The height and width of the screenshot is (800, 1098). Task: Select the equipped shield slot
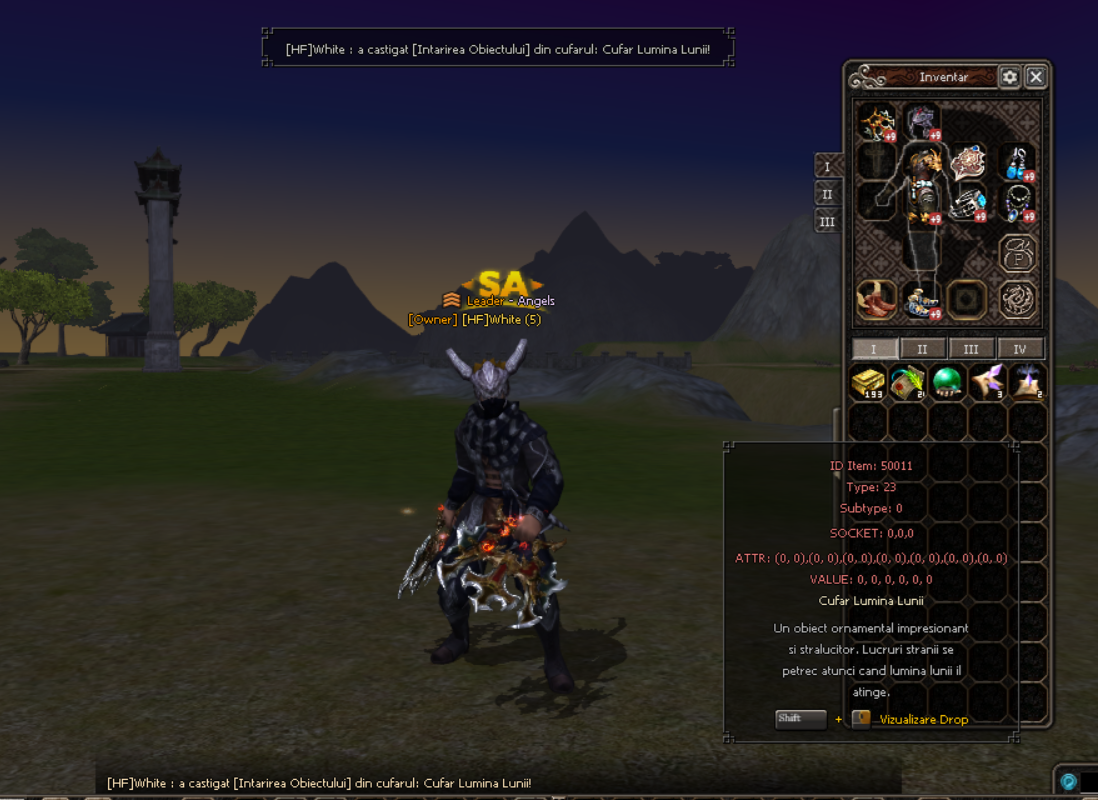pos(968,161)
